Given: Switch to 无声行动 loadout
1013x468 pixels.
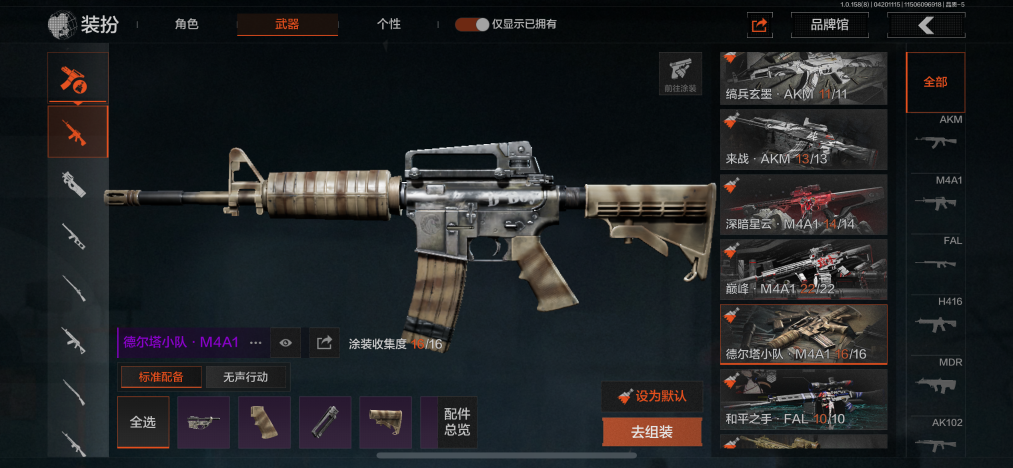Looking at the screenshot, I should pyautogui.click(x=246, y=377).
